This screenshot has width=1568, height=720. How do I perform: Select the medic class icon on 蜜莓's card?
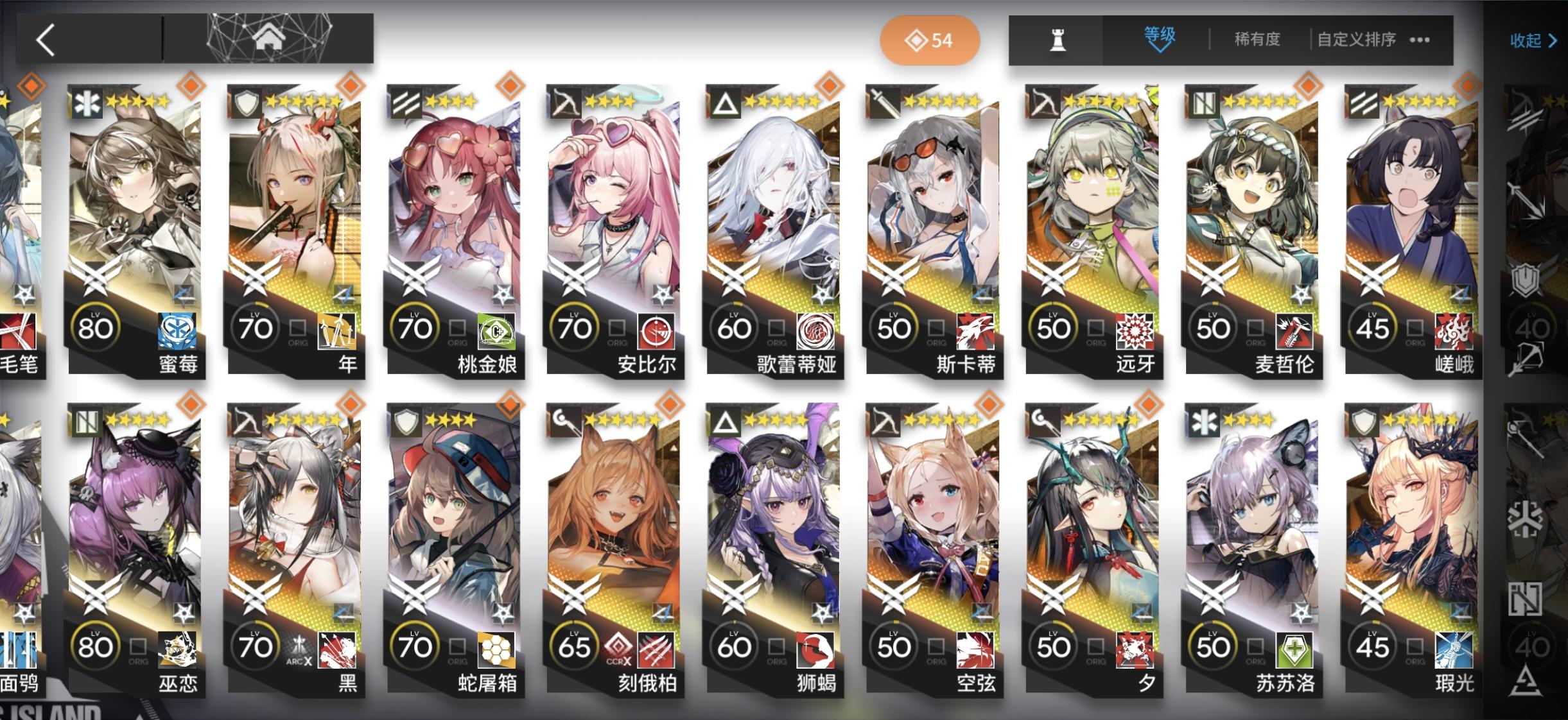tap(87, 103)
